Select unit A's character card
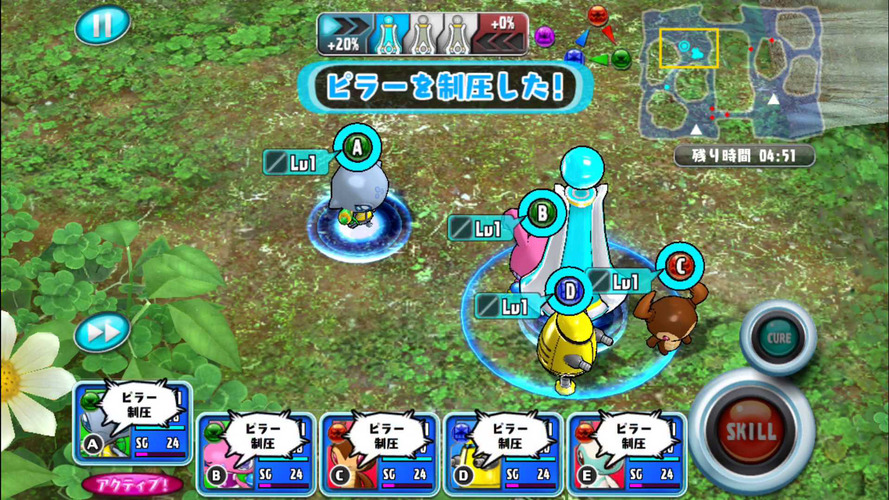Screen dimensions: 889x500 tap(132, 423)
